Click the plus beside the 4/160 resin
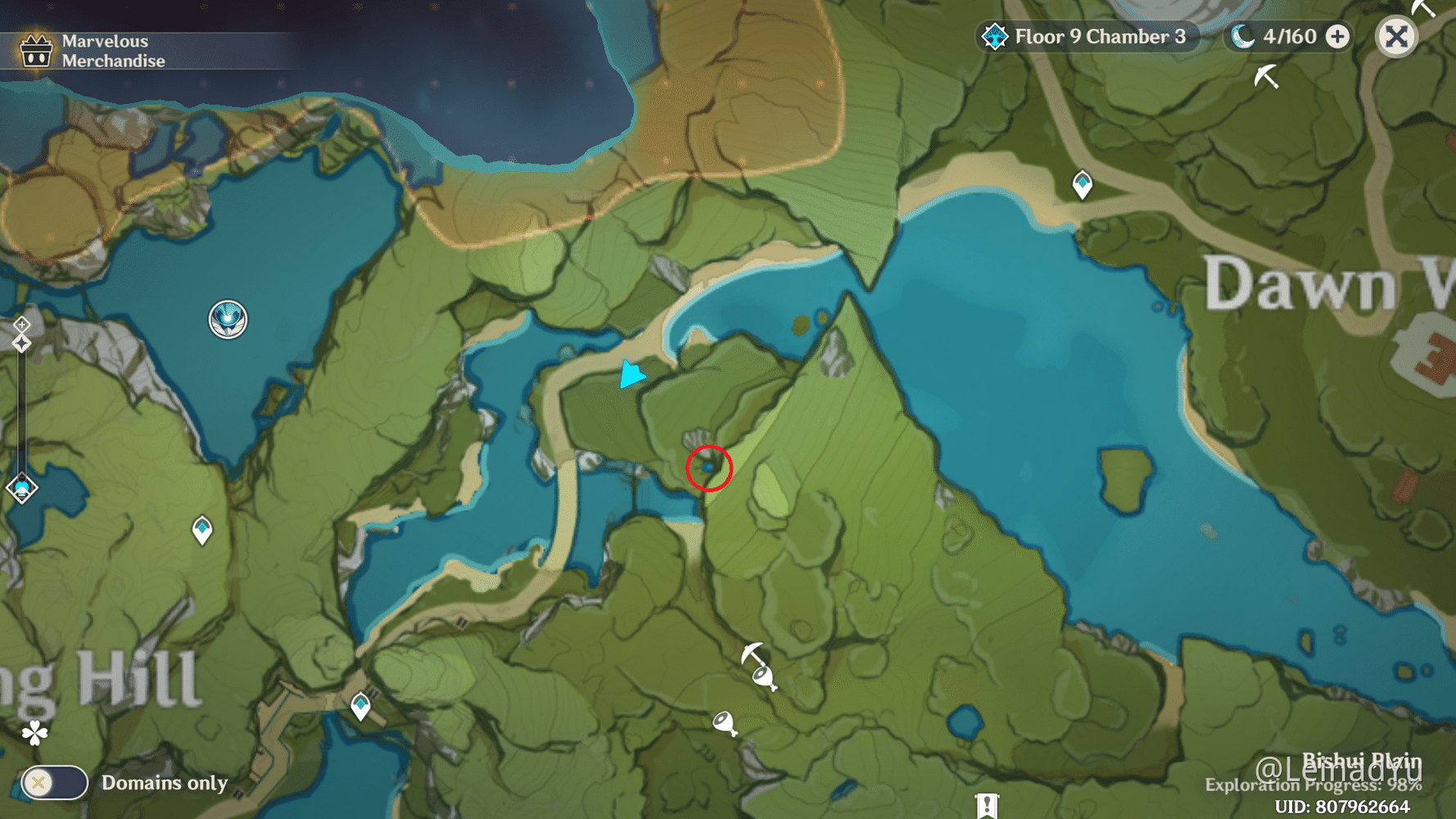This screenshot has height=819, width=1456. point(1338,36)
